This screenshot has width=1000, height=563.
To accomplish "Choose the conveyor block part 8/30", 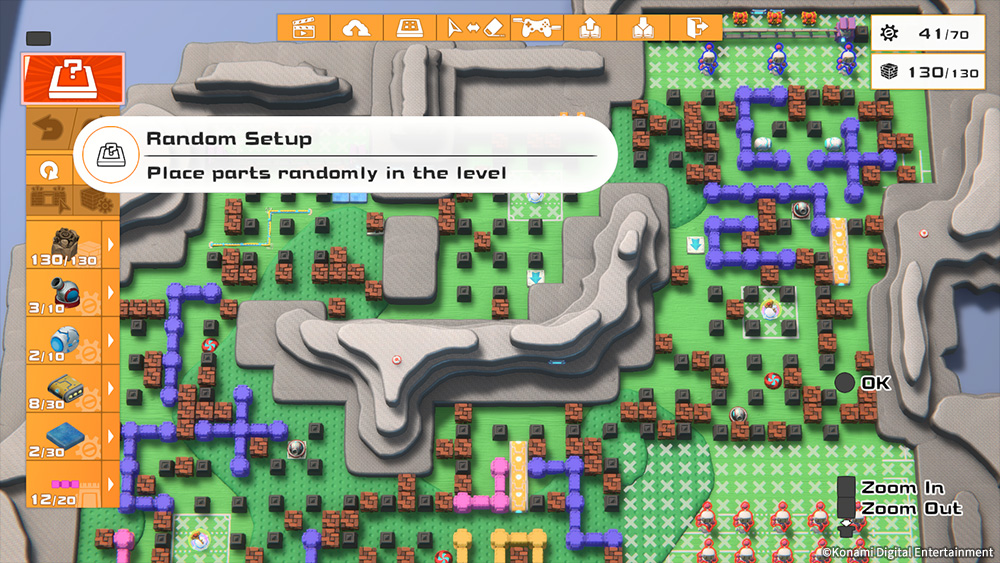I will click(62, 388).
